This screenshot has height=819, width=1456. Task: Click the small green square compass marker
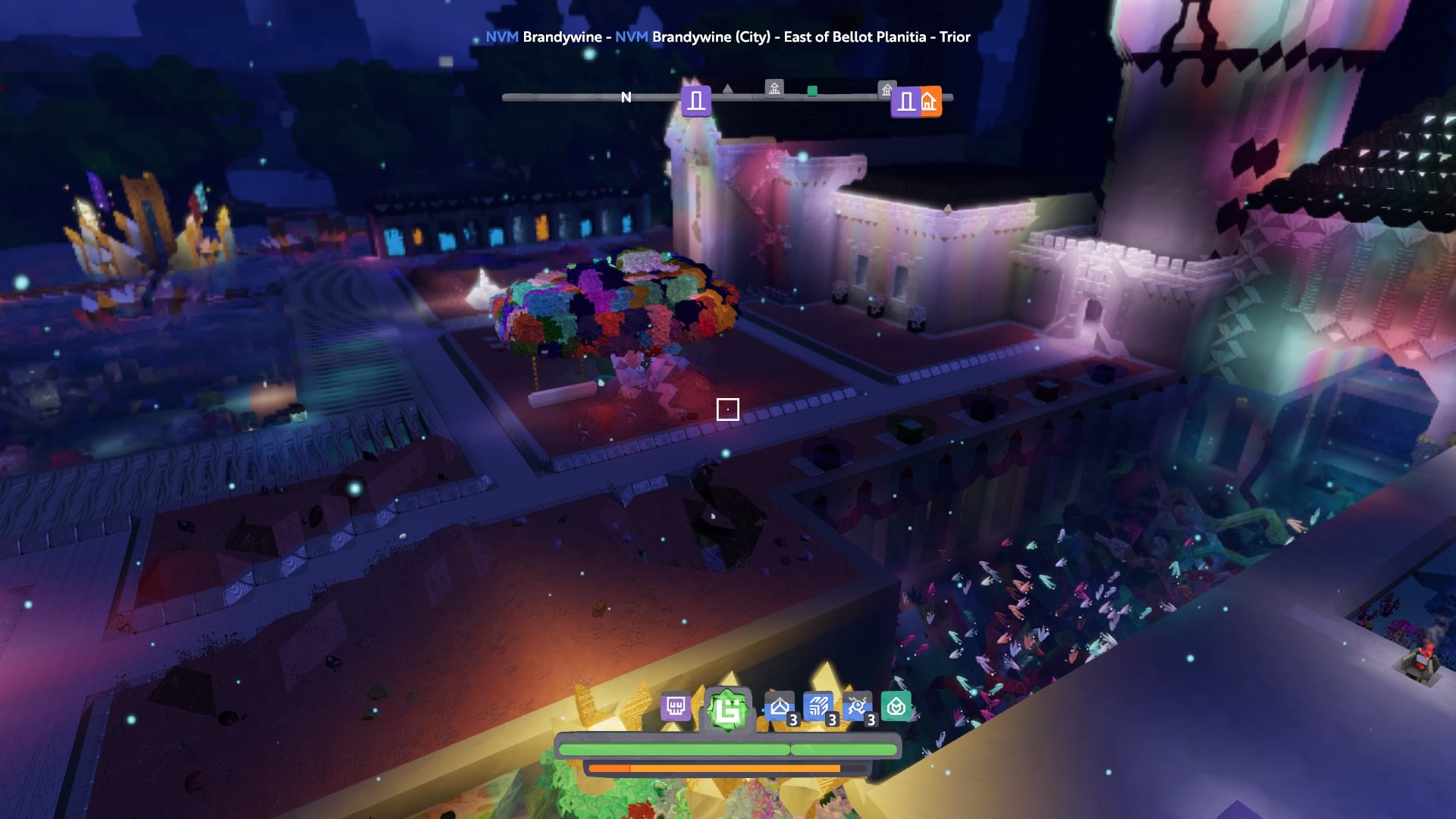812,91
